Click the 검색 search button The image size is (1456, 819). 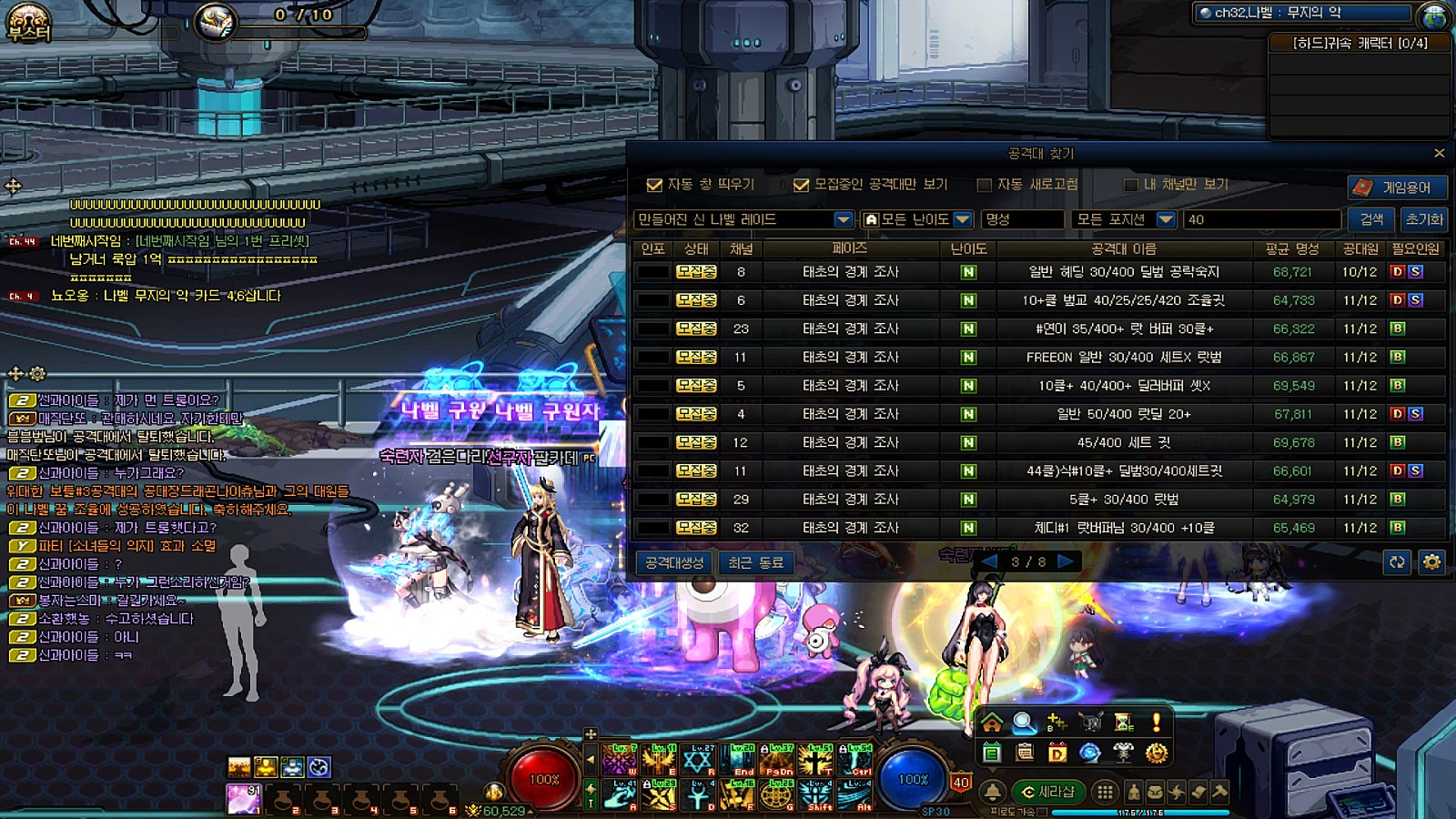(x=1371, y=219)
